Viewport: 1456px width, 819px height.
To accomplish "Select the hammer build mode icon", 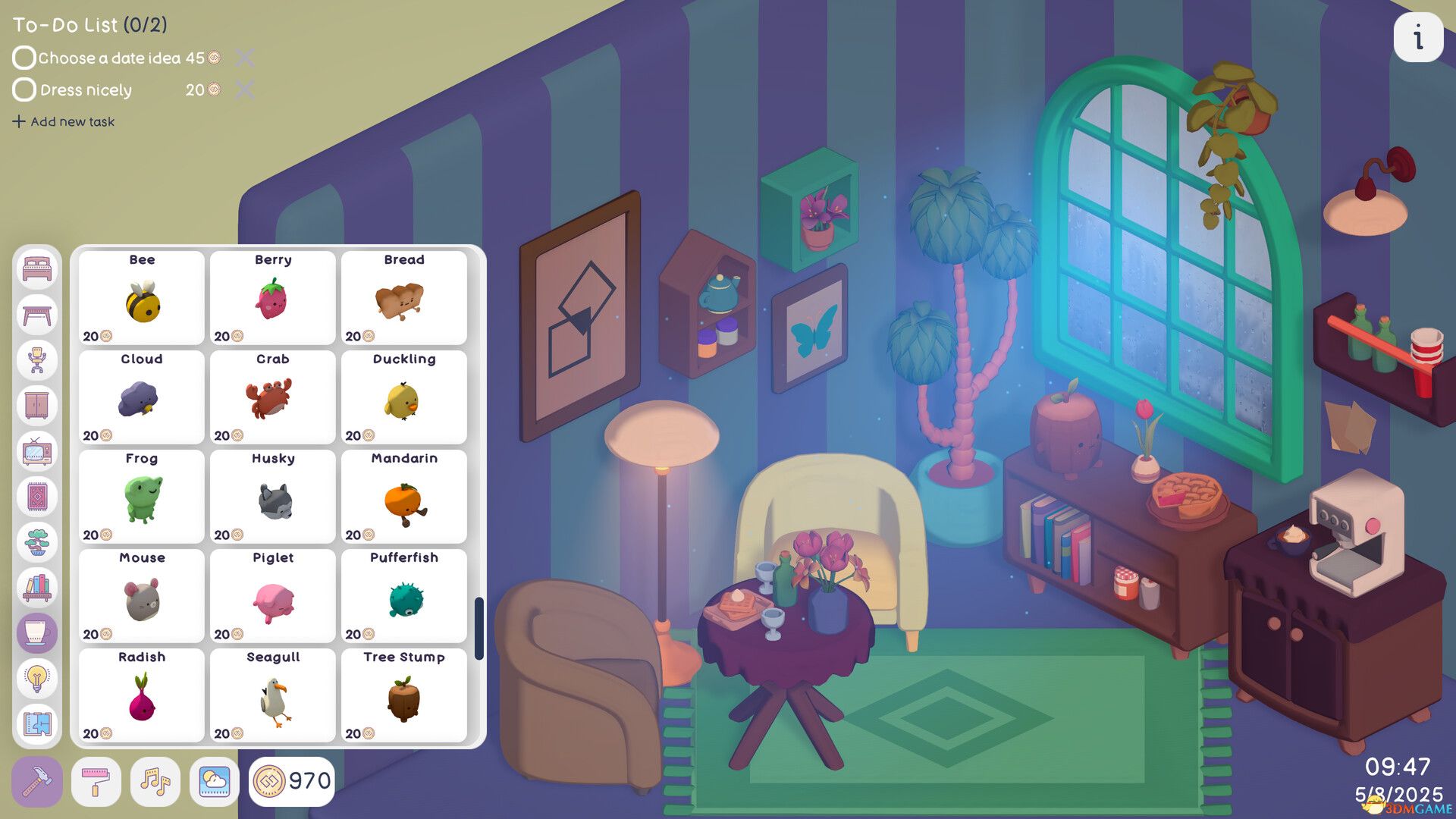I will pos(37,781).
